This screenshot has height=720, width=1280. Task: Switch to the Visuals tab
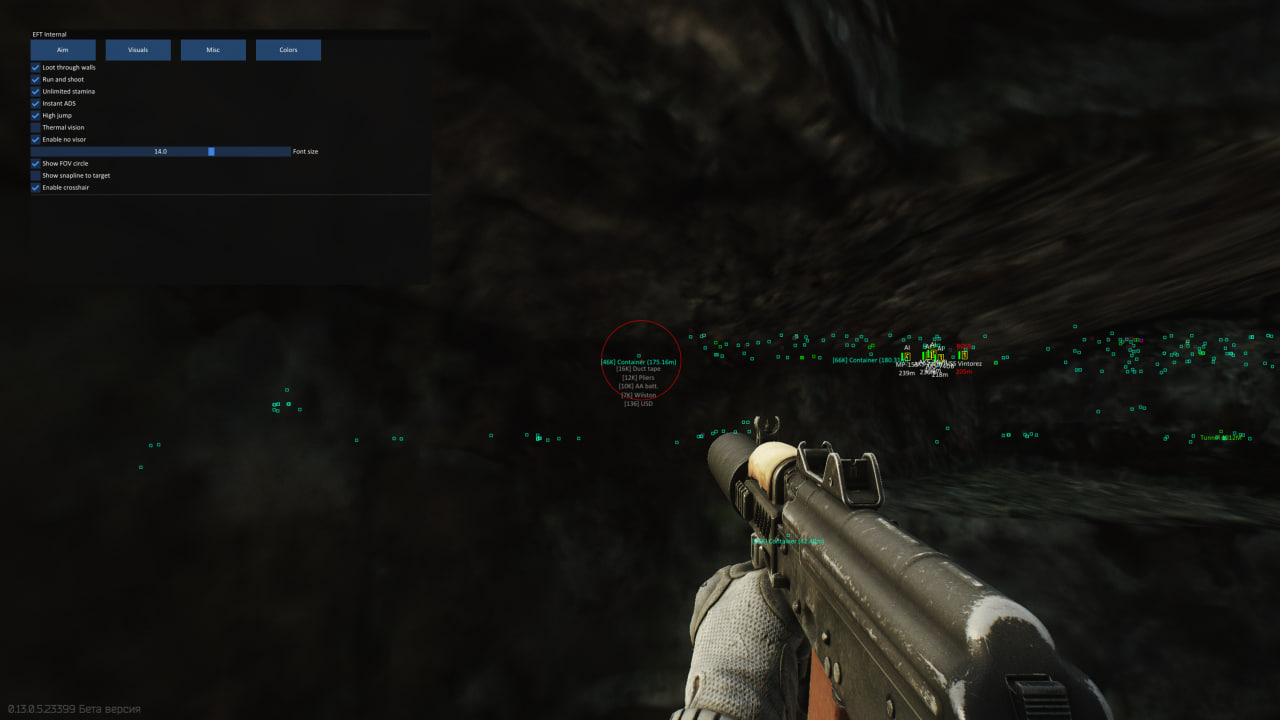point(138,50)
